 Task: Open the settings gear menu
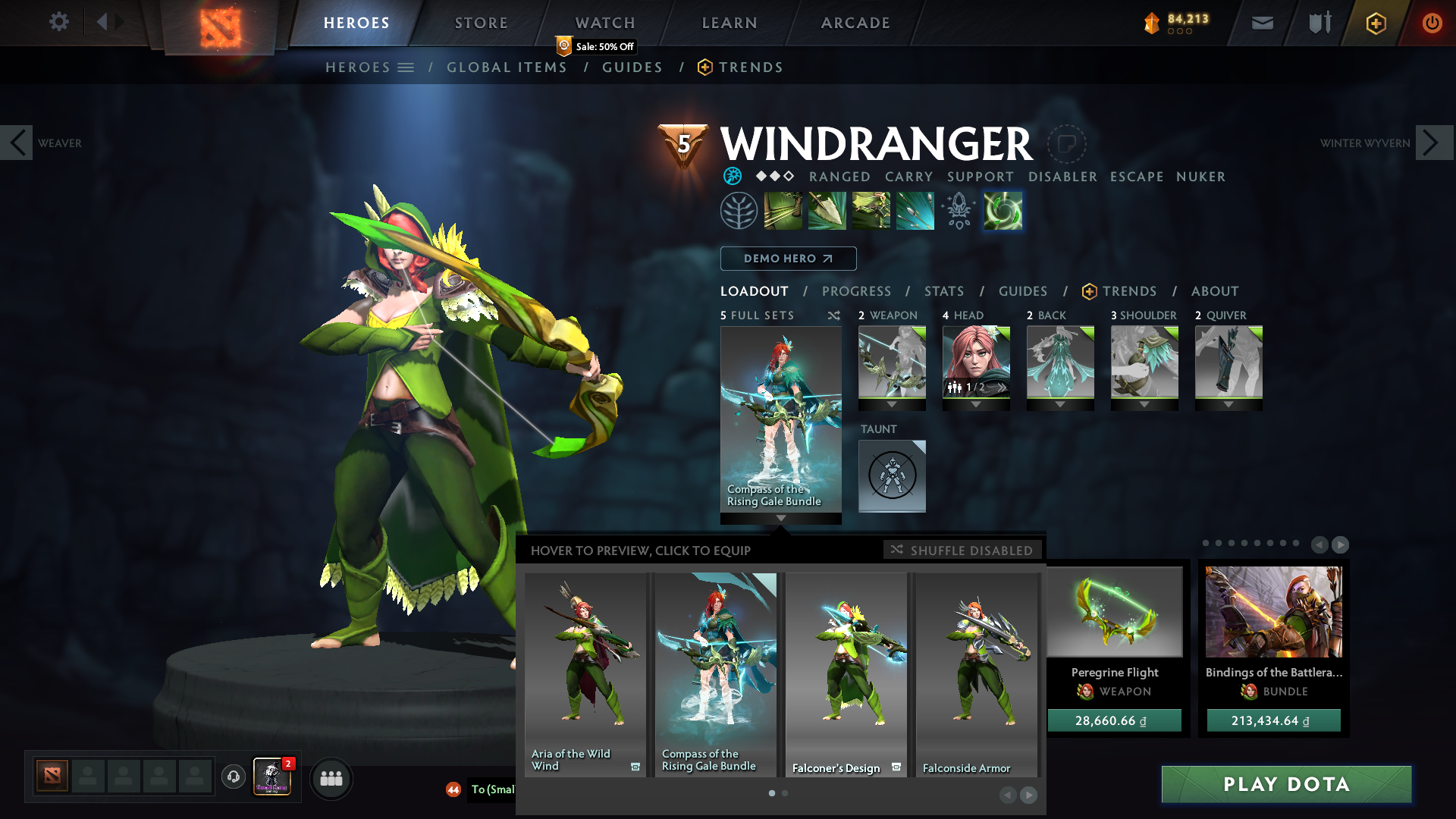click(x=58, y=22)
